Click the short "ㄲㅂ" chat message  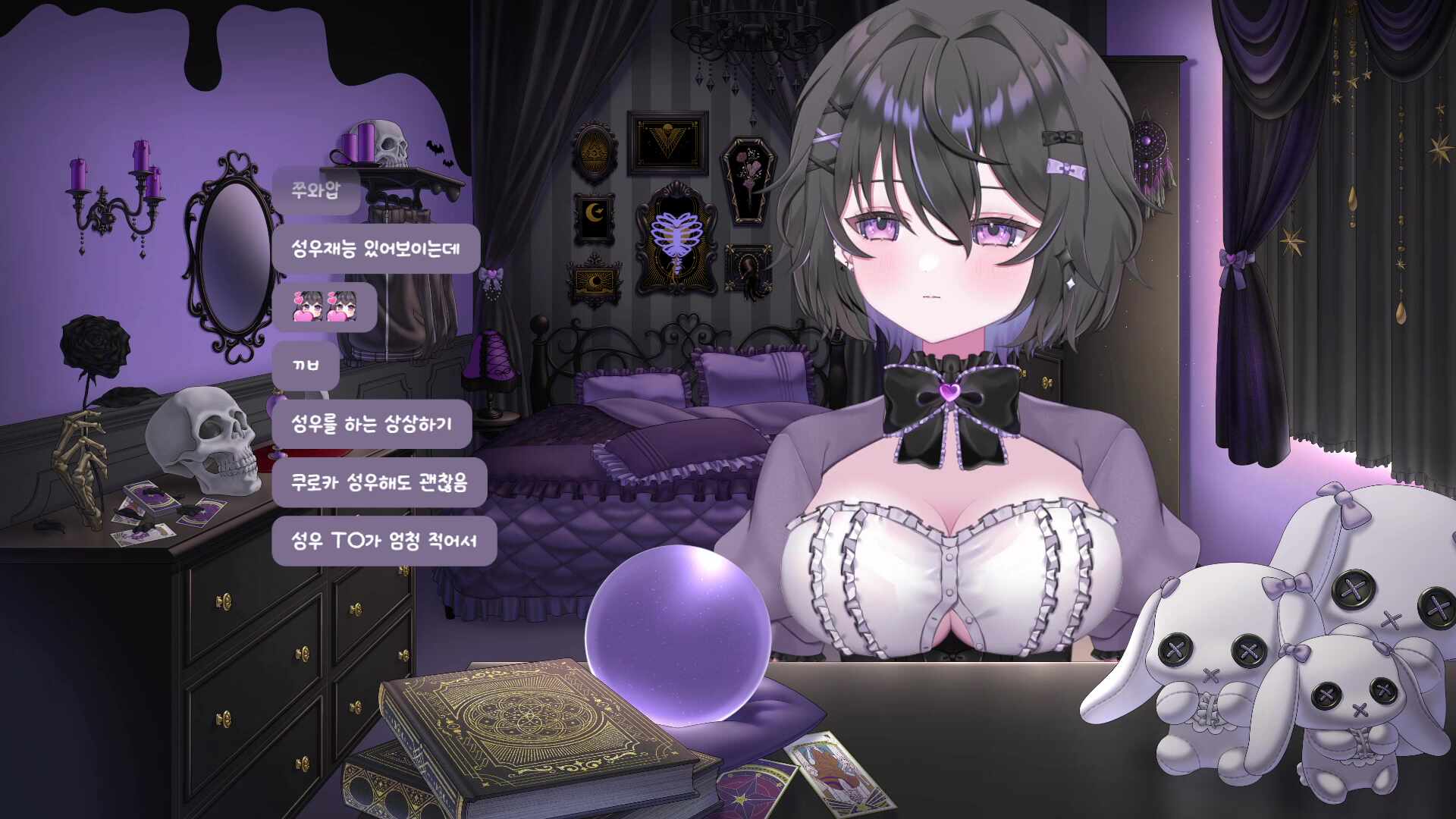click(306, 366)
